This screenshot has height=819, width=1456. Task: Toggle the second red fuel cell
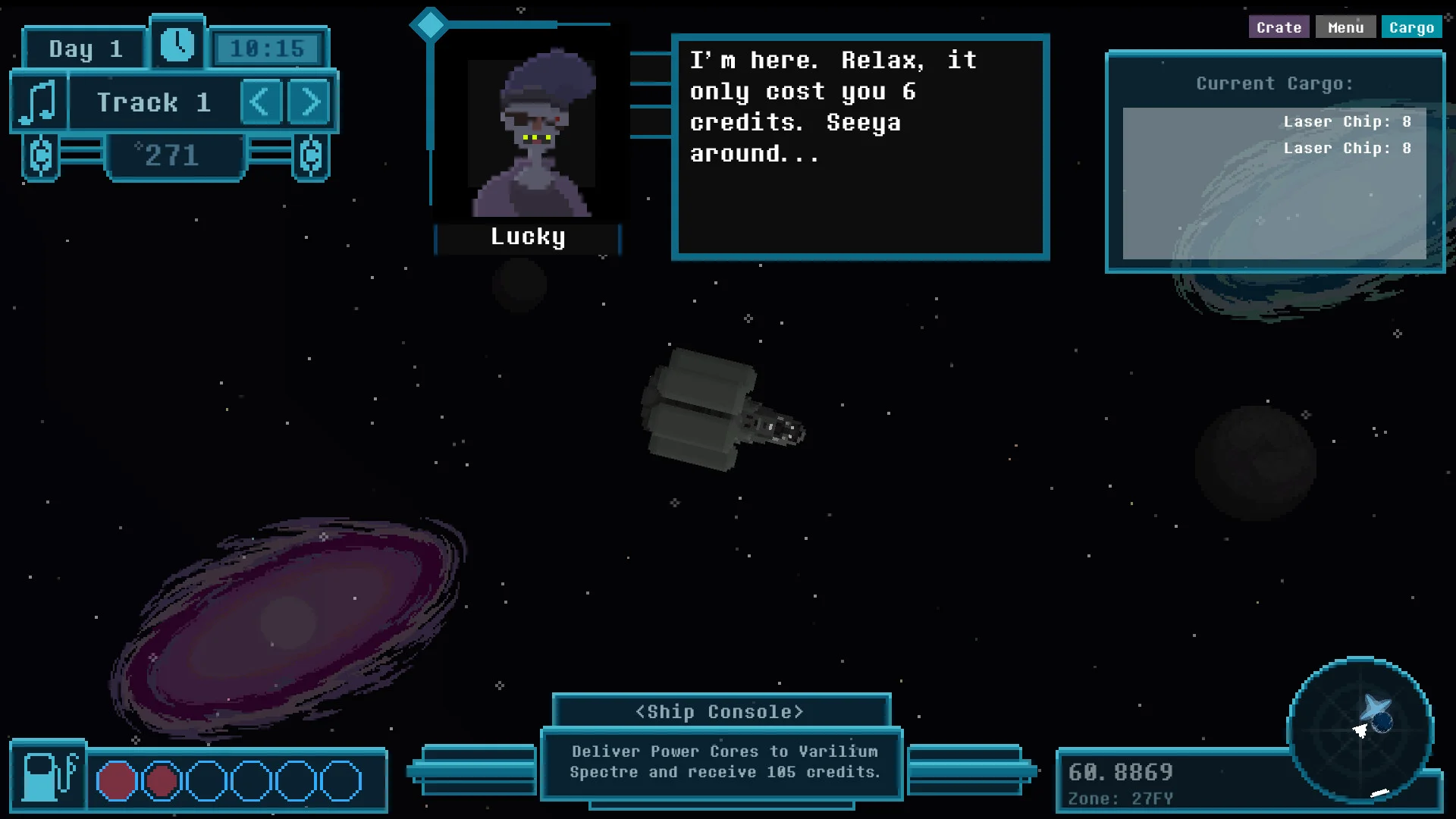(x=162, y=779)
